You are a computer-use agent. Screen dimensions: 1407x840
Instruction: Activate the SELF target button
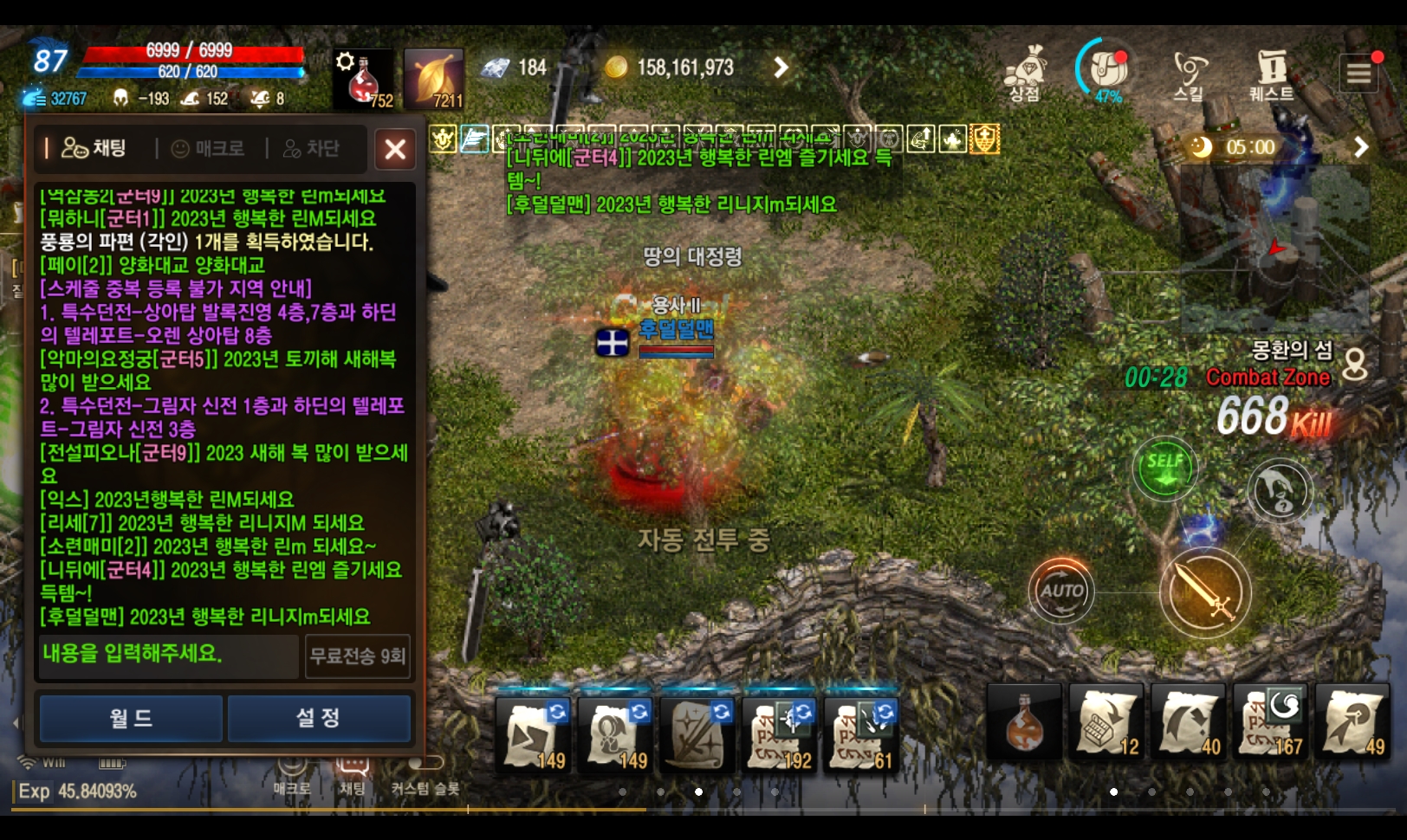click(1164, 468)
